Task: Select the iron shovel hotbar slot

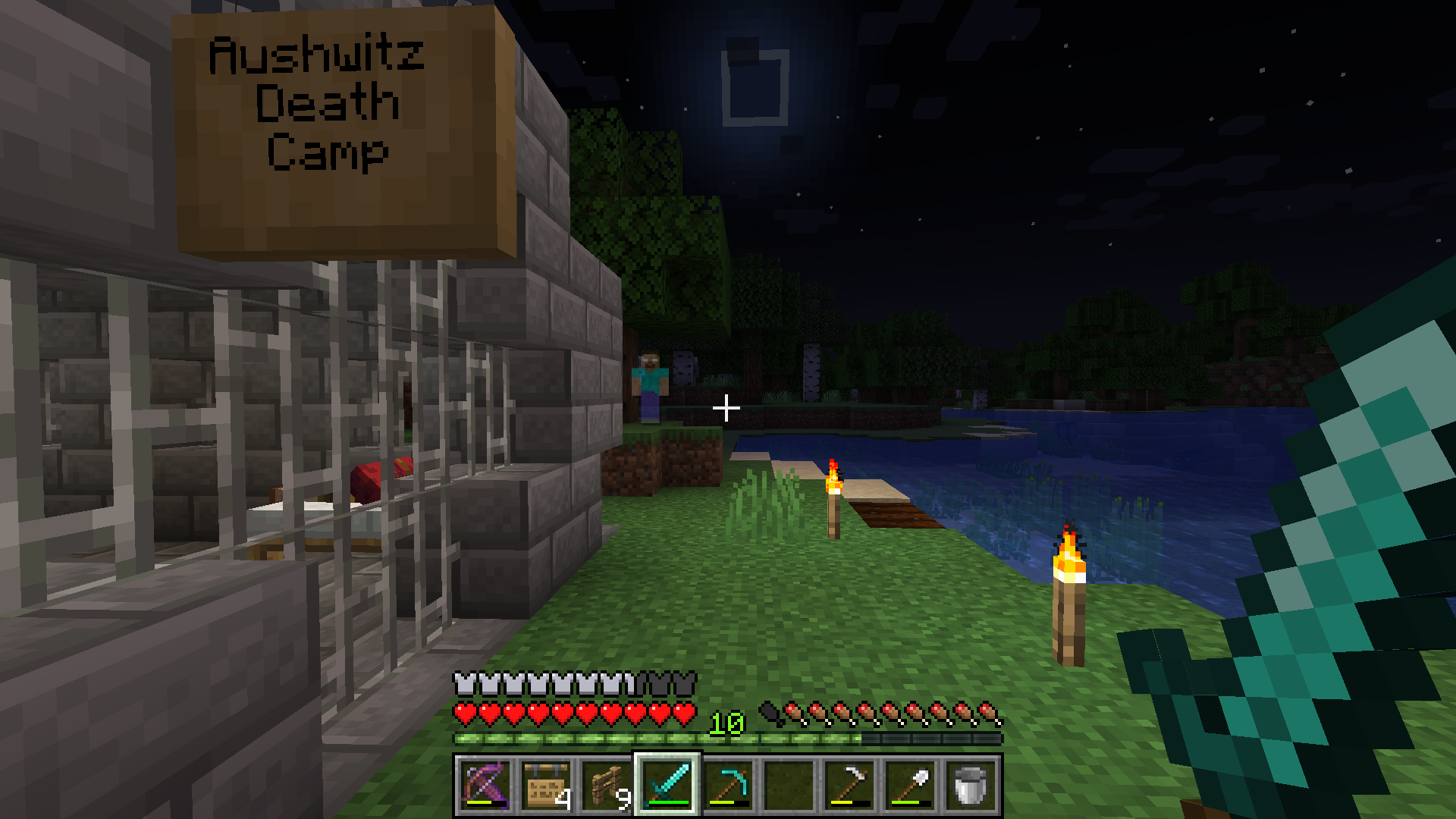Action: point(910,785)
